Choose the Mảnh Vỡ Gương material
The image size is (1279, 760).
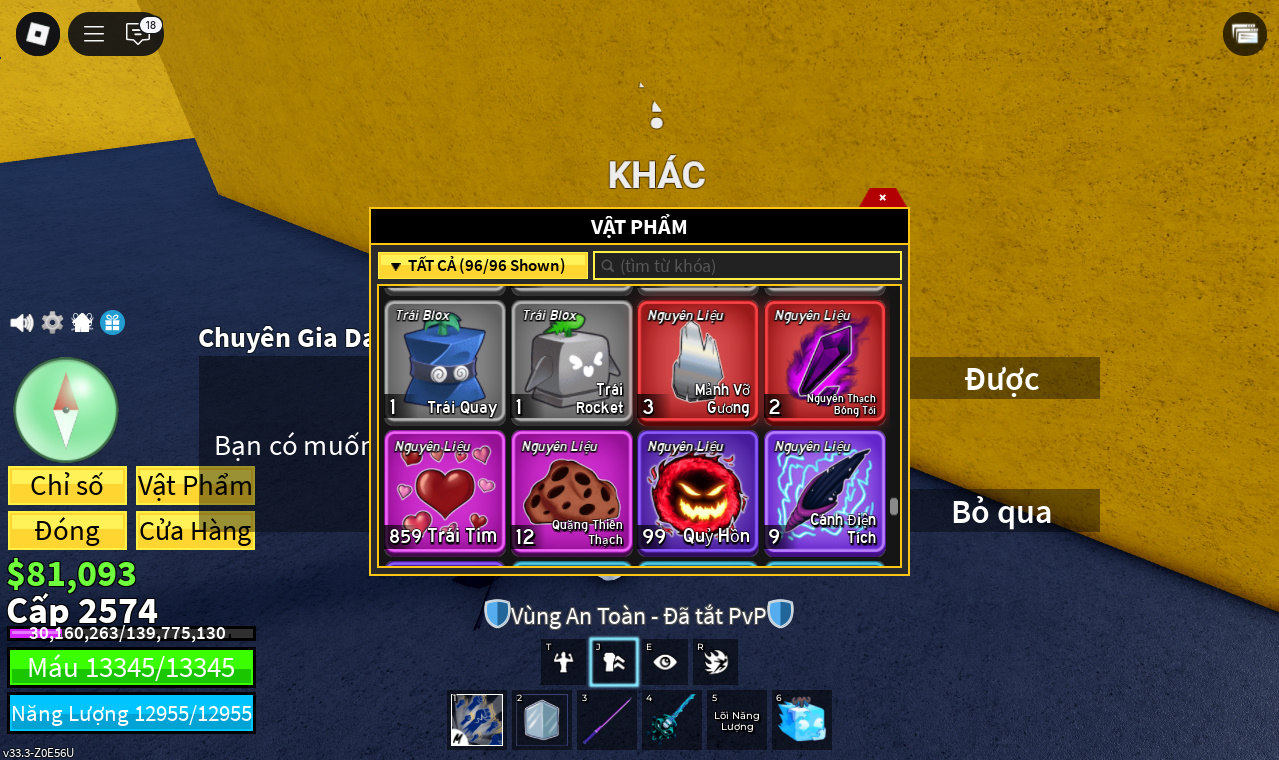pos(698,362)
